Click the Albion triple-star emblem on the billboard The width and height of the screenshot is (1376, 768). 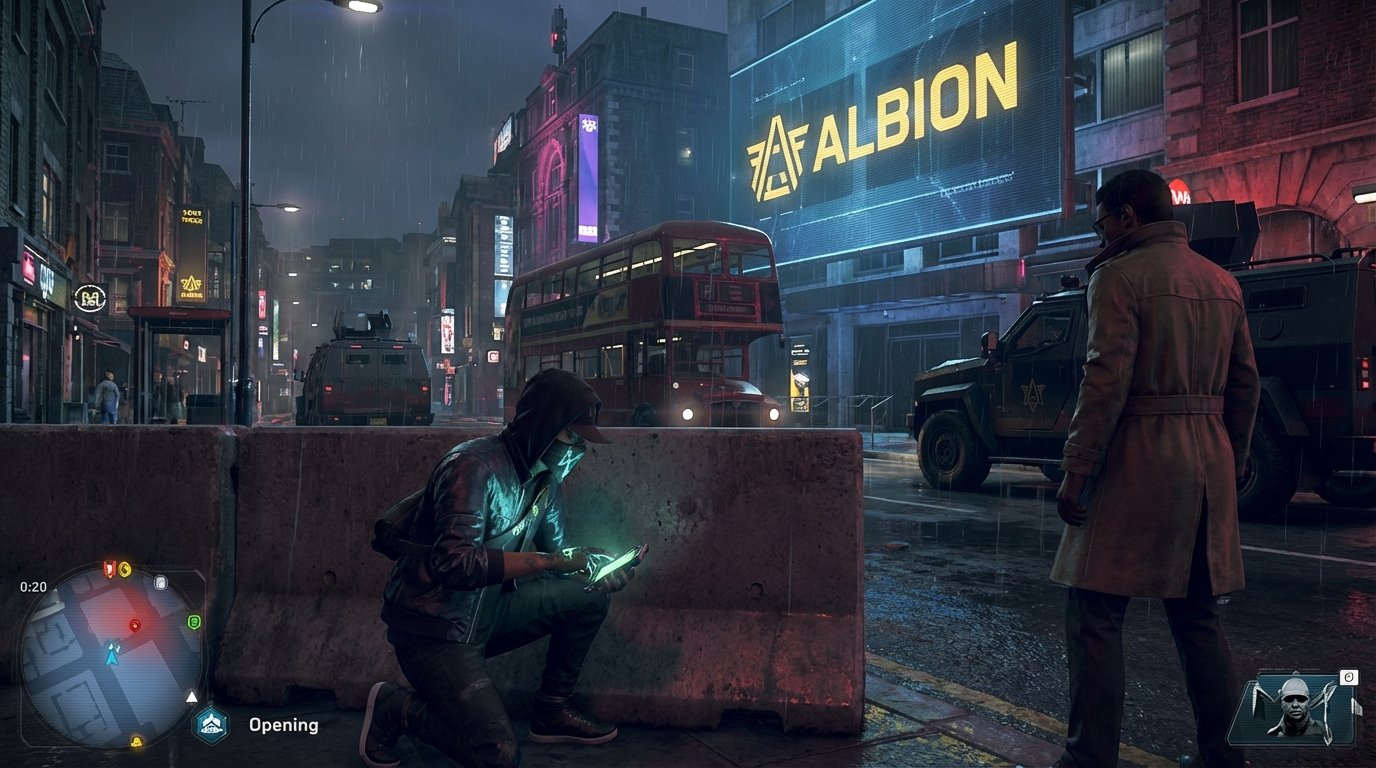[x=775, y=150]
